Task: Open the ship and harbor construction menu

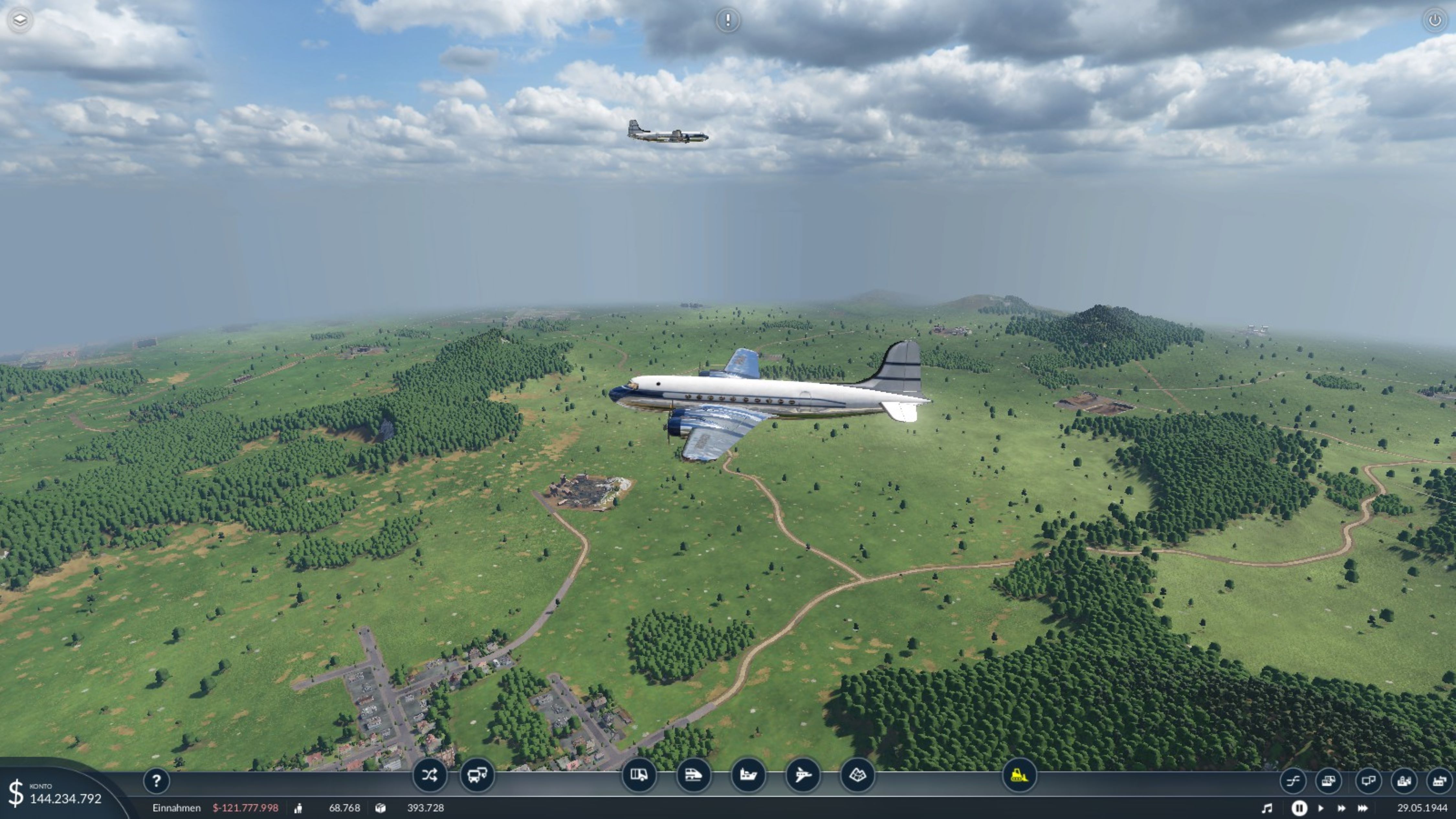Action: 748,775
